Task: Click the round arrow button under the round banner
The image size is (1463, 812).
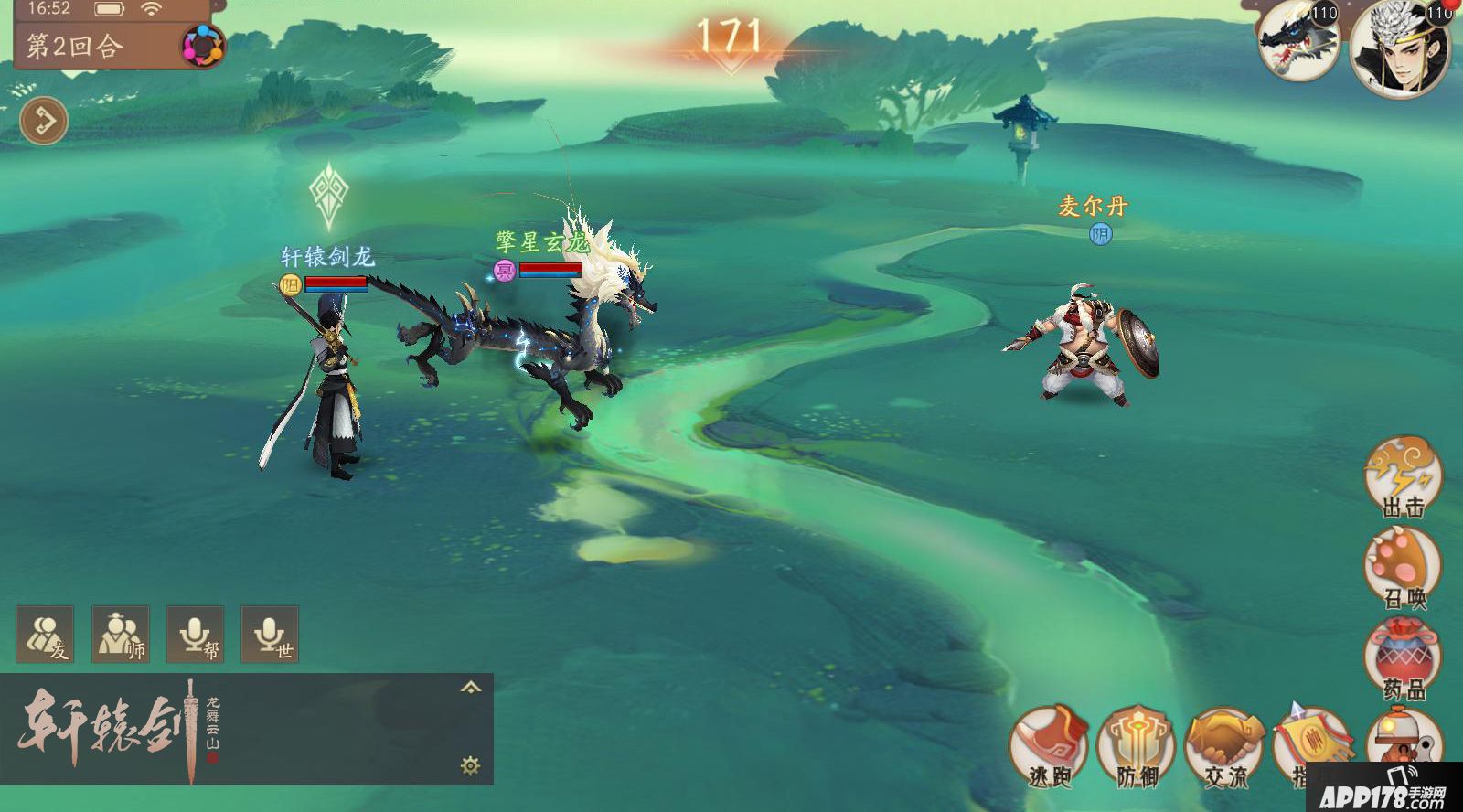Action: [x=44, y=120]
